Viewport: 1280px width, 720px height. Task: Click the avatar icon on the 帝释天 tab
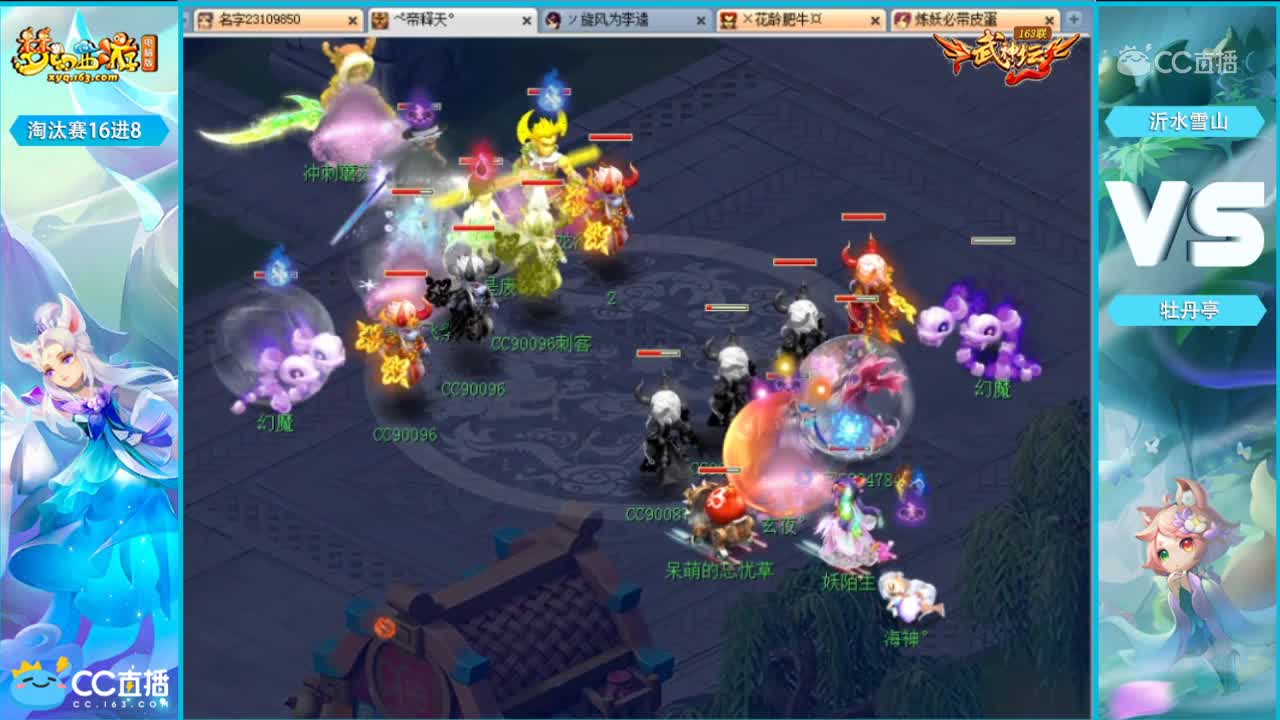pyautogui.click(x=380, y=19)
